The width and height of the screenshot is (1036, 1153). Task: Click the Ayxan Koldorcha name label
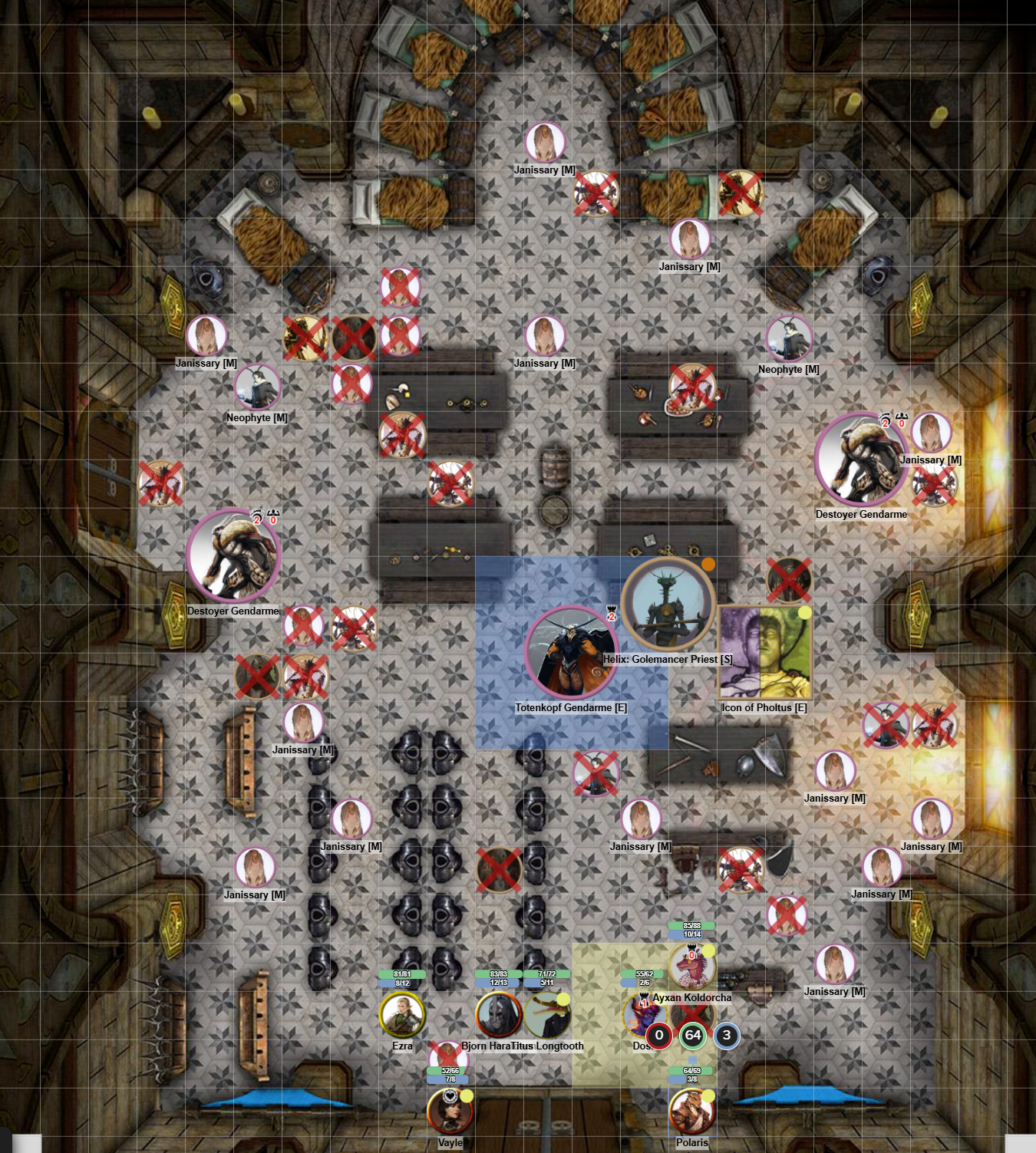(694, 998)
